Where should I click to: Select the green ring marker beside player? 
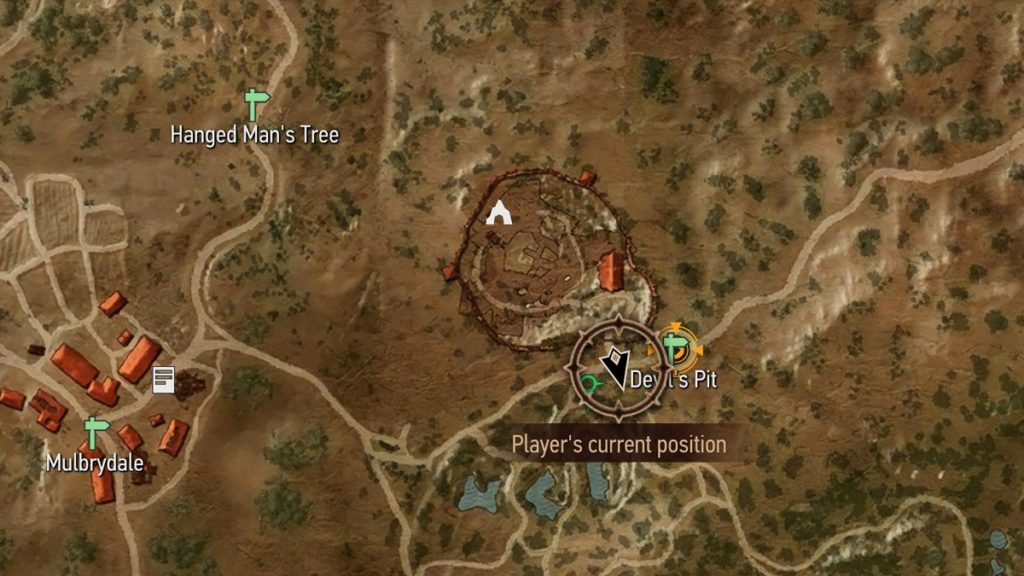pyautogui.click(x=592, y=384)
